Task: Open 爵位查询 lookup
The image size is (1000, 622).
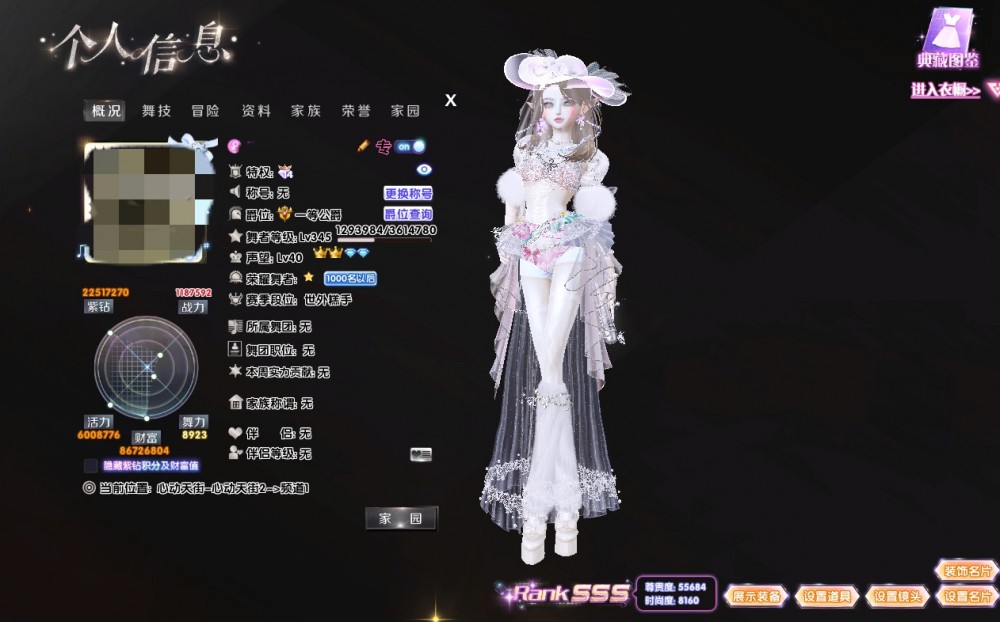Action: coord(408,214)
